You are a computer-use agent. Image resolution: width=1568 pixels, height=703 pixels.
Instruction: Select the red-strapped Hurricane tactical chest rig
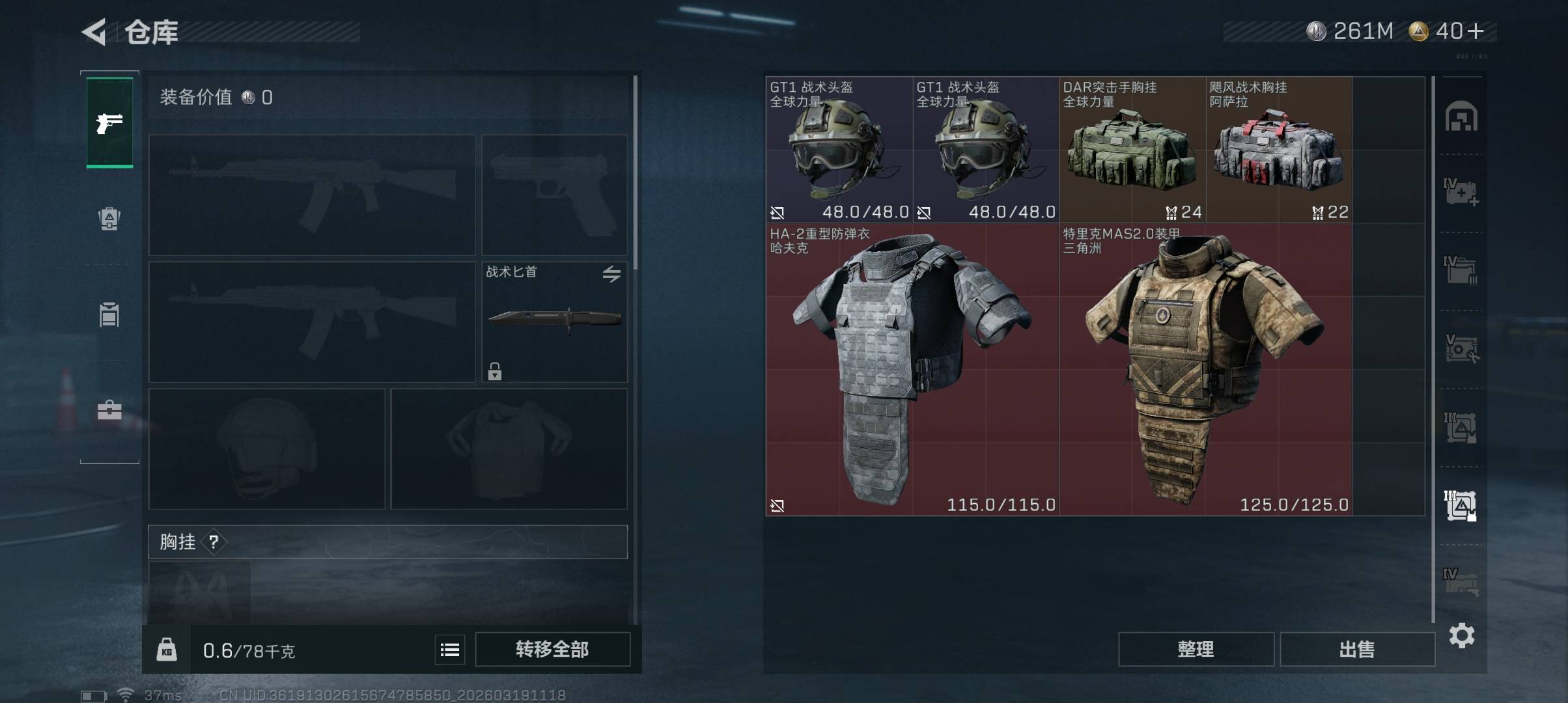coord(1279,150)
